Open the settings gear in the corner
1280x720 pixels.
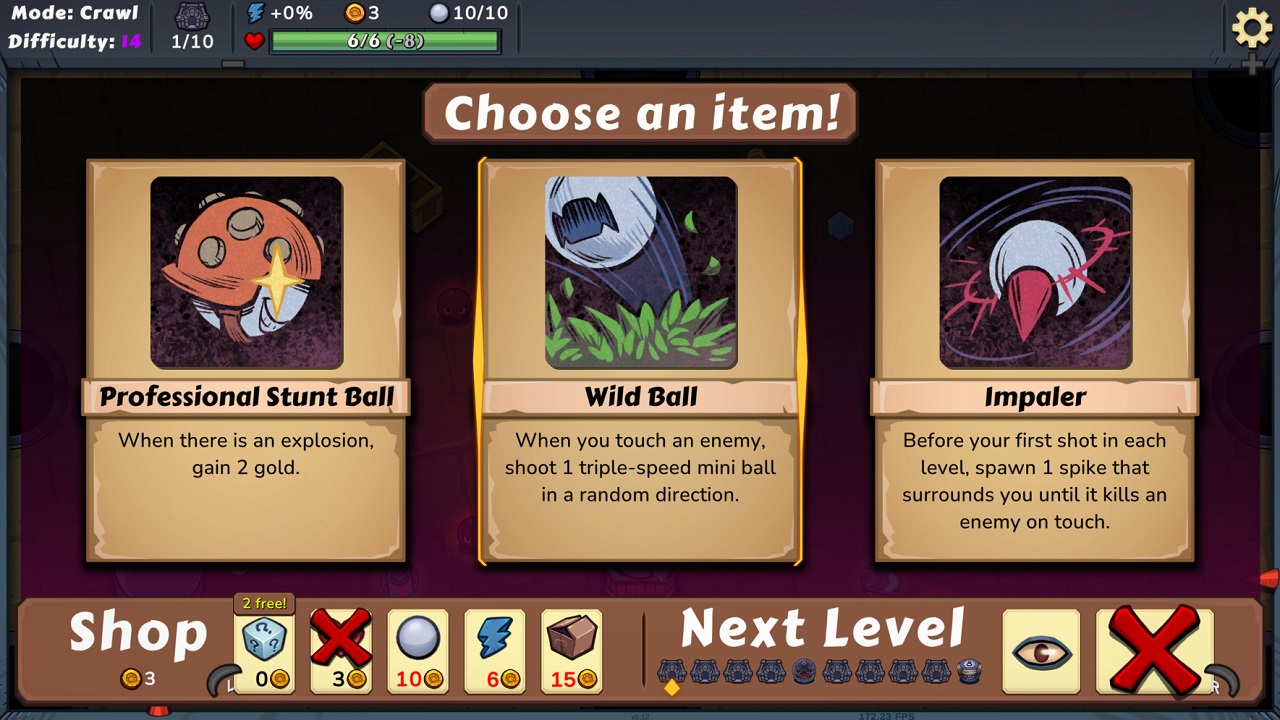(x=1252, y=29)
